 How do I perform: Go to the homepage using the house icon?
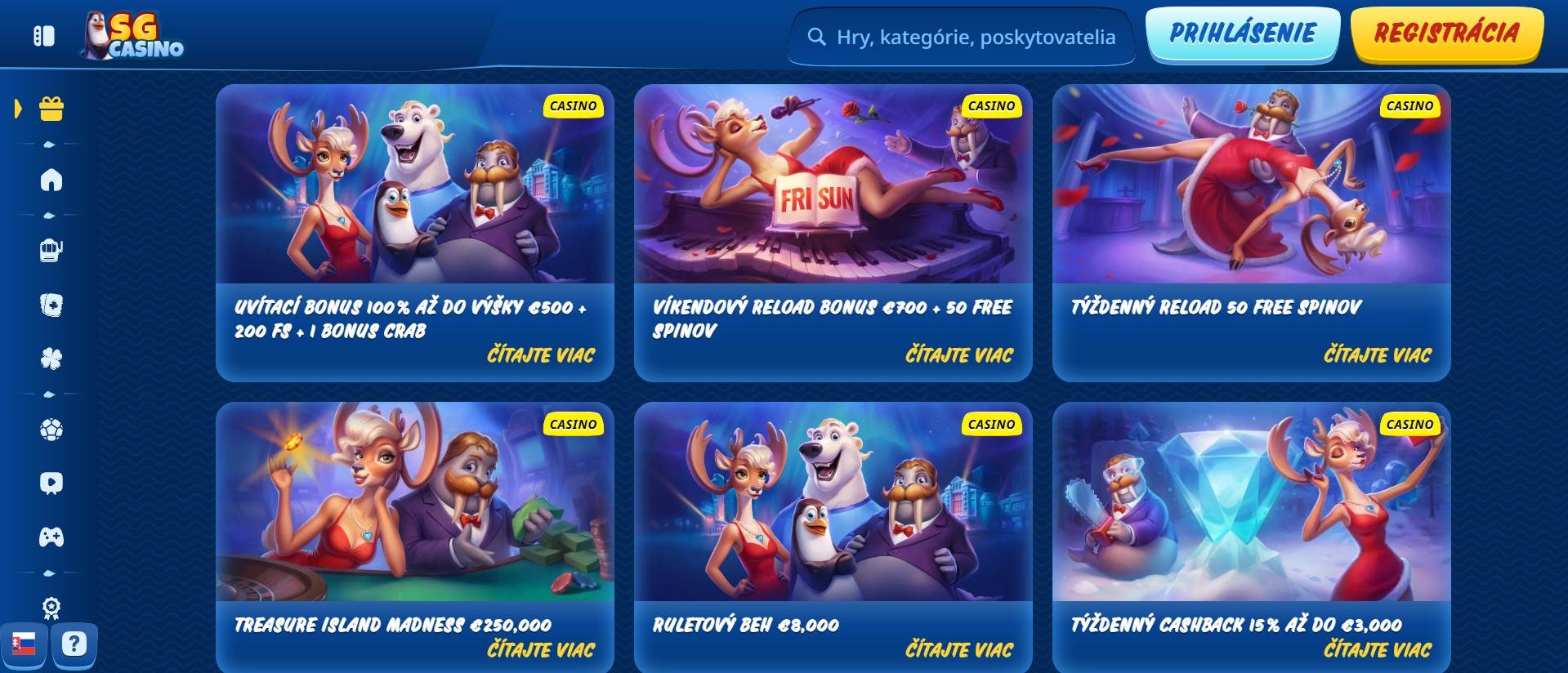click(51, 181)
